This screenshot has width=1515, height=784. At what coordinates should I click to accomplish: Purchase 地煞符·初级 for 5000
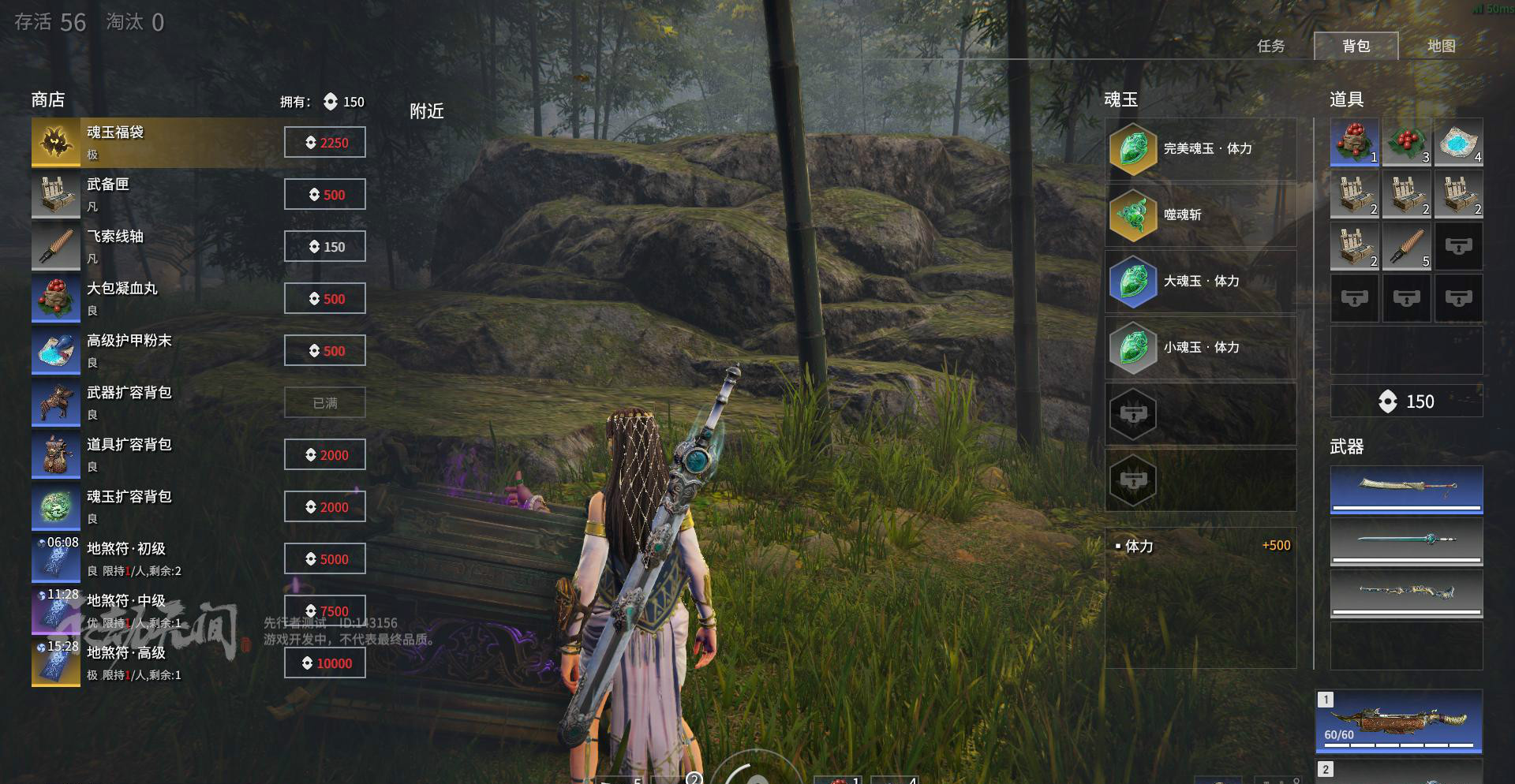pyautogui.click(x=325, y=559)
